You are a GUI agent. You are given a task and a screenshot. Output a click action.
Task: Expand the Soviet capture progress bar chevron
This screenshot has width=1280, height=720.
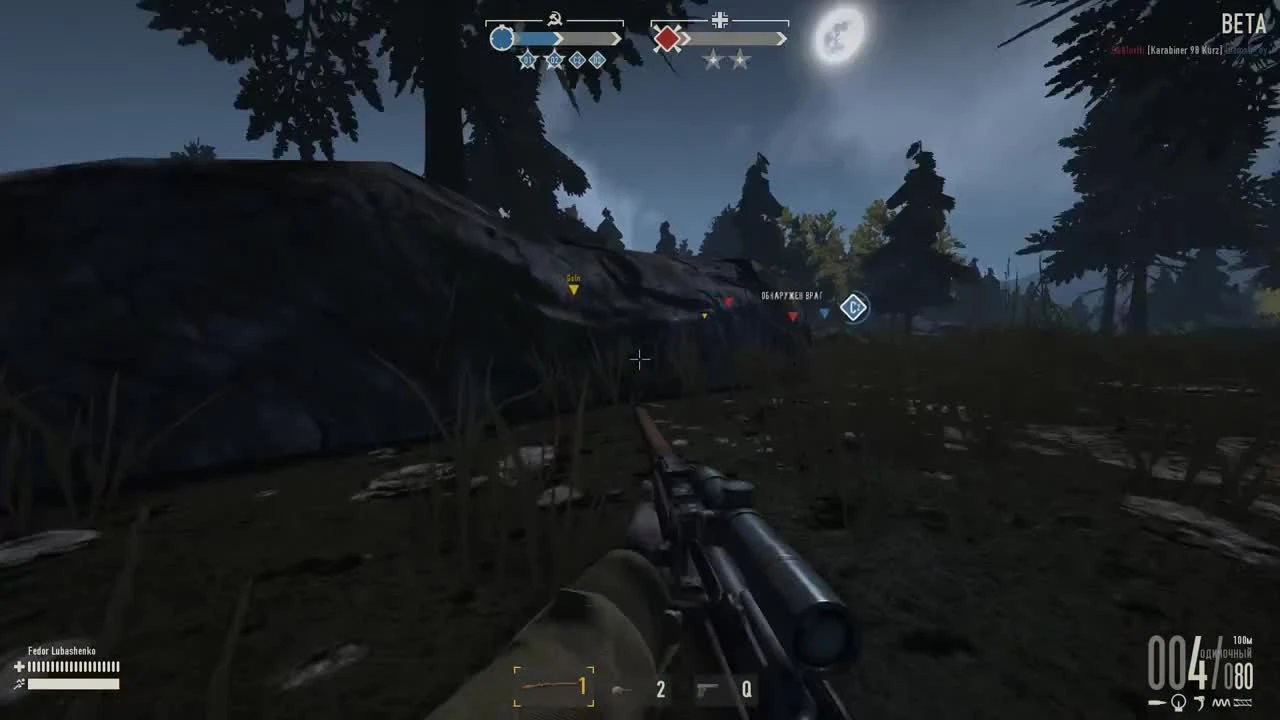click(x=616, y=38)
